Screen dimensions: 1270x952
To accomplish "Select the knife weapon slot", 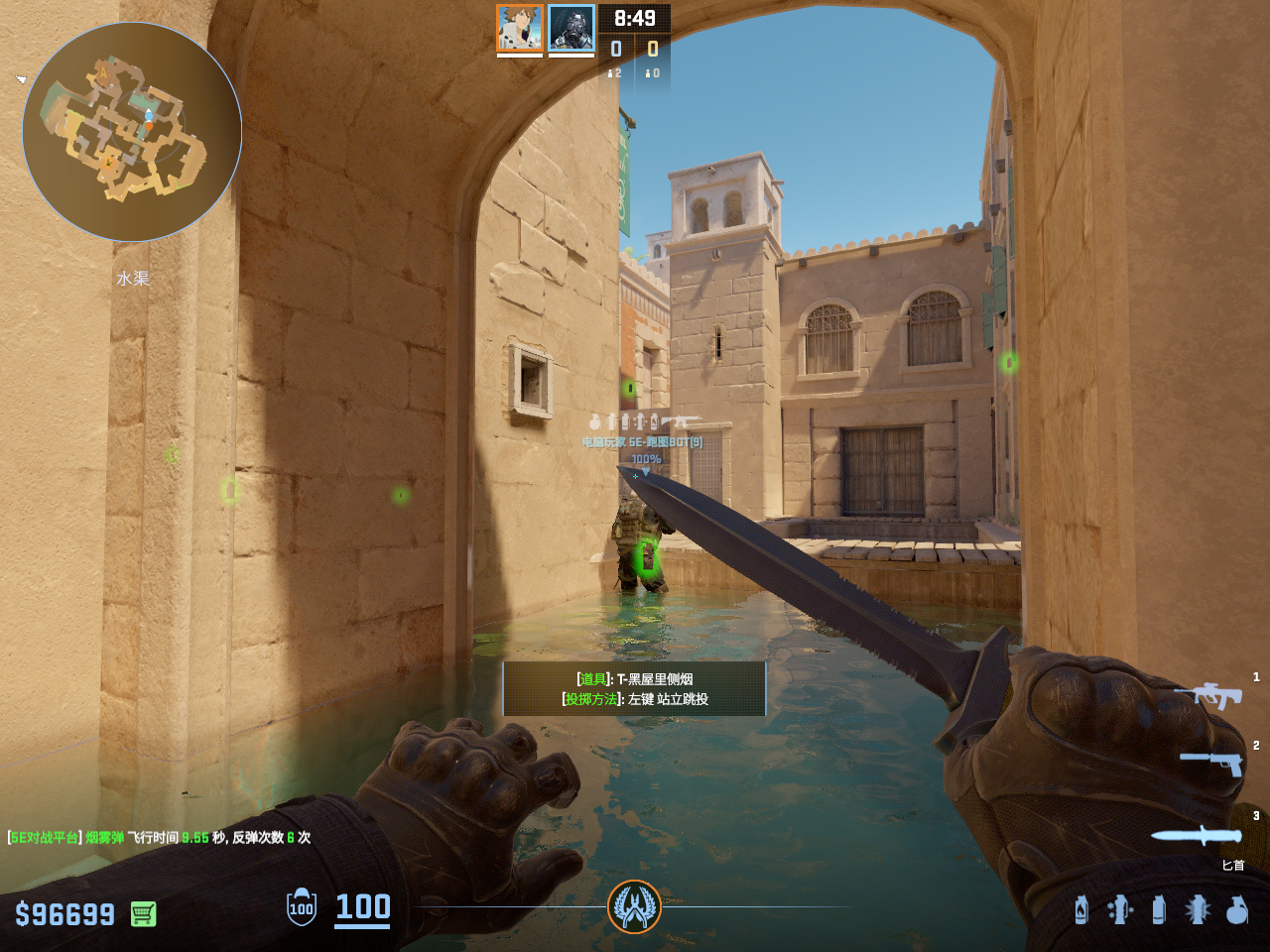I will coord(1197,836).
